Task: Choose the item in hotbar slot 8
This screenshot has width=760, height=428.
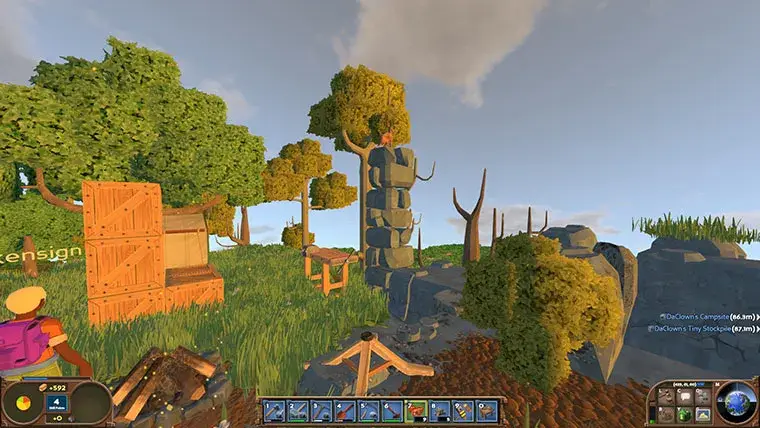Action: [x=439, y=410]
